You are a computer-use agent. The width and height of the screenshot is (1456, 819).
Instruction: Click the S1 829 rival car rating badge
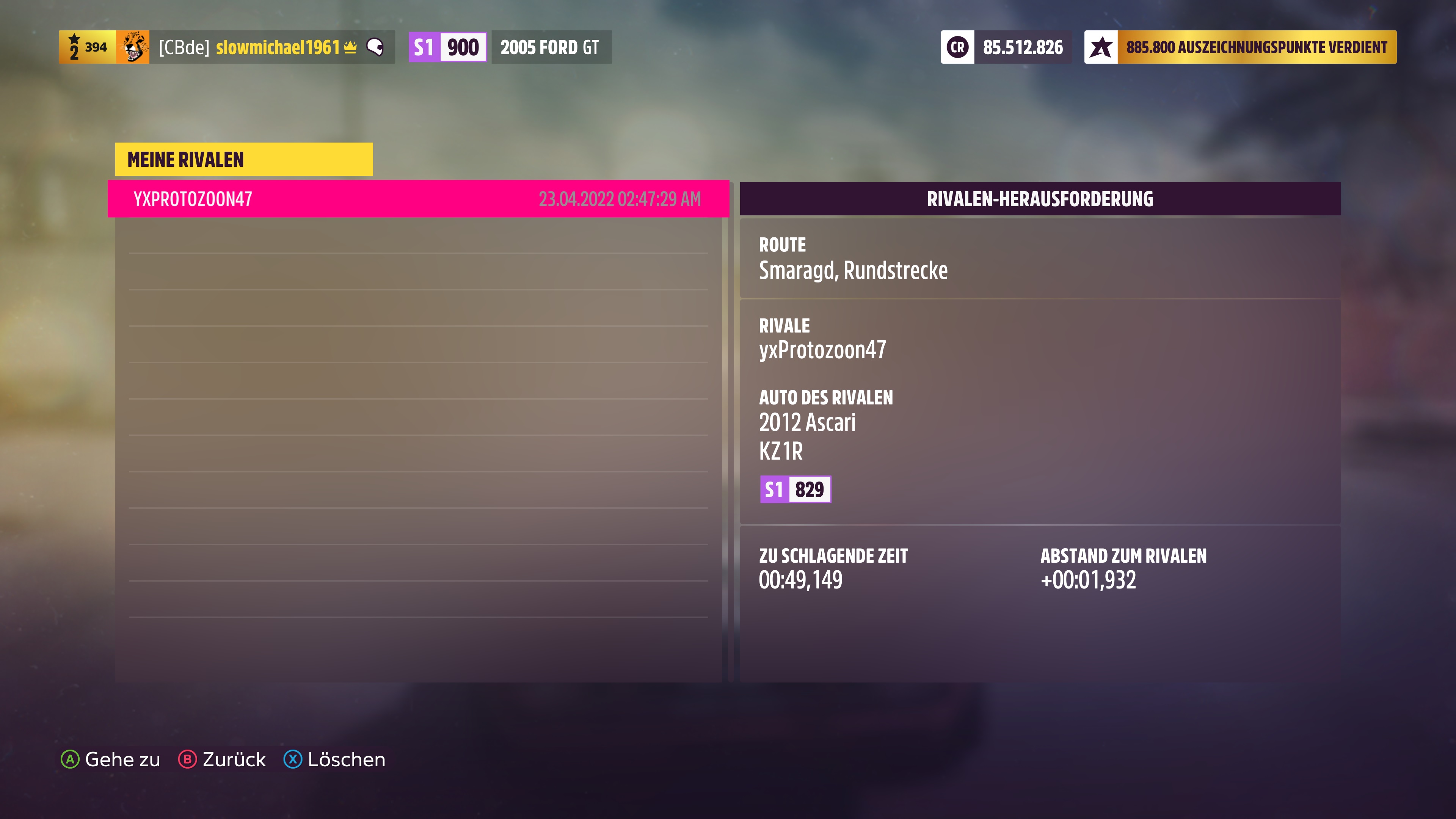pos(796,490)
